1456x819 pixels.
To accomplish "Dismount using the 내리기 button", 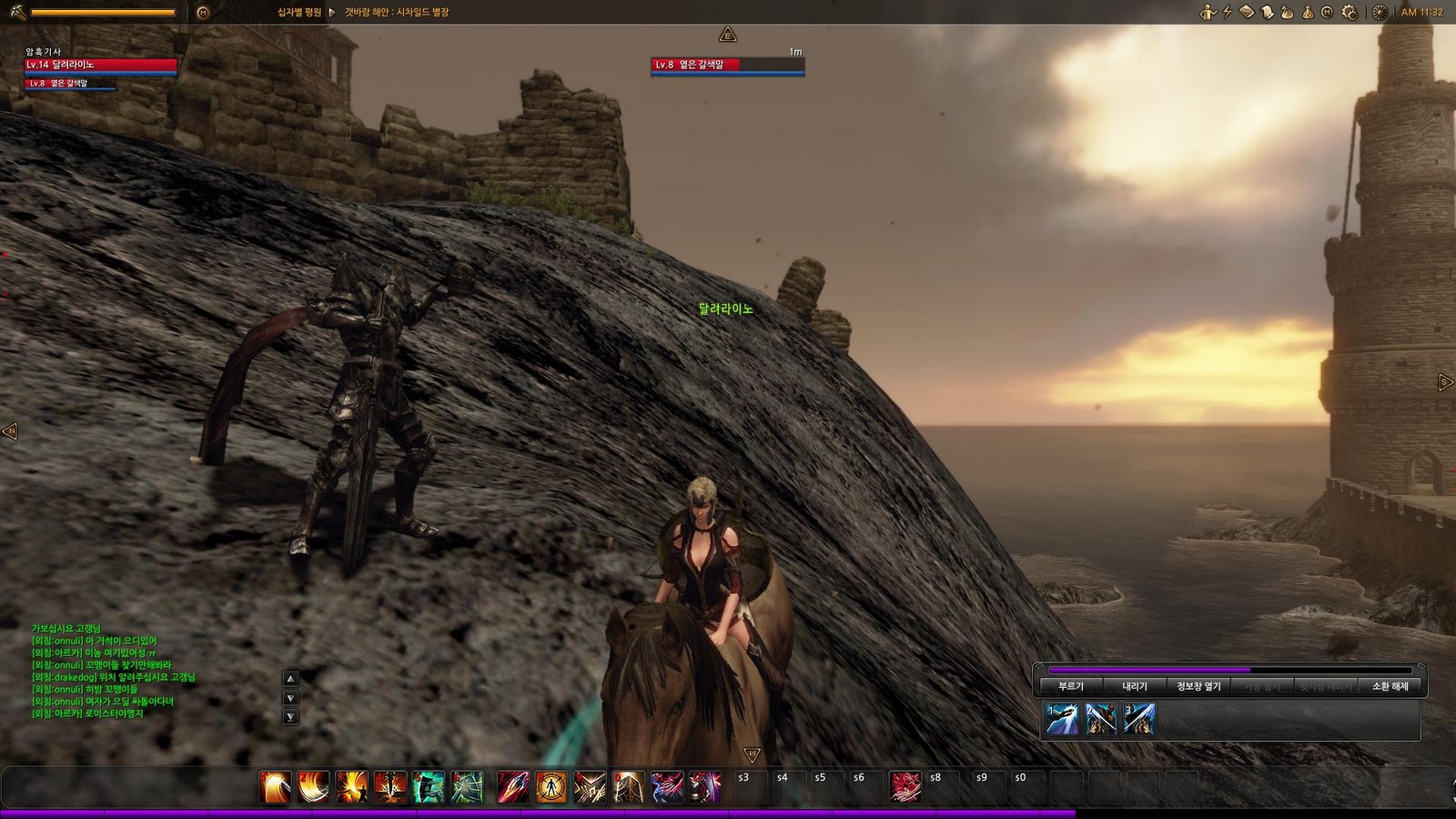I will 1134,686.
